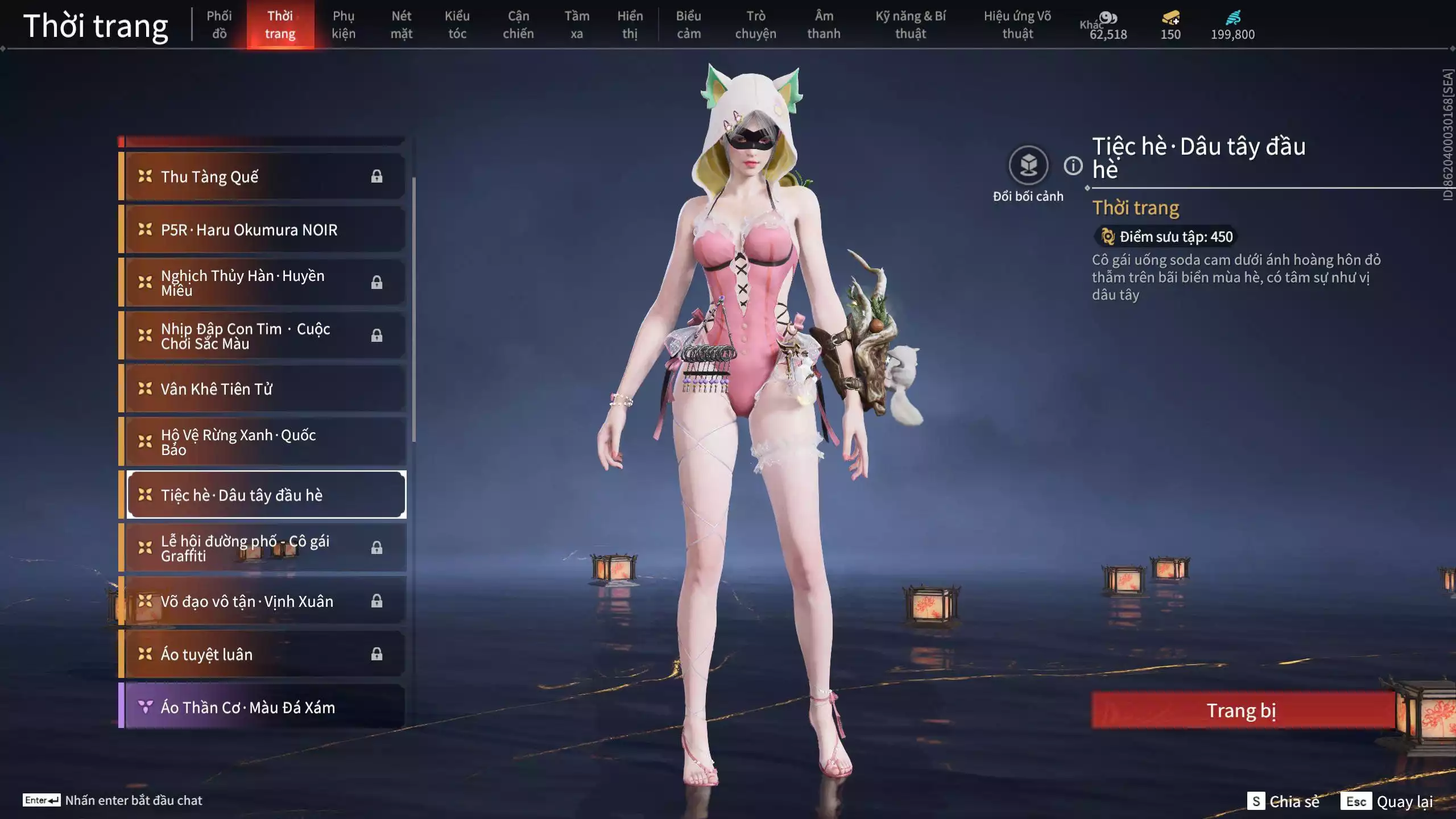Select the Kỹ năng & Bí thuật tab

pyautogui.click(x=910, y=24)
